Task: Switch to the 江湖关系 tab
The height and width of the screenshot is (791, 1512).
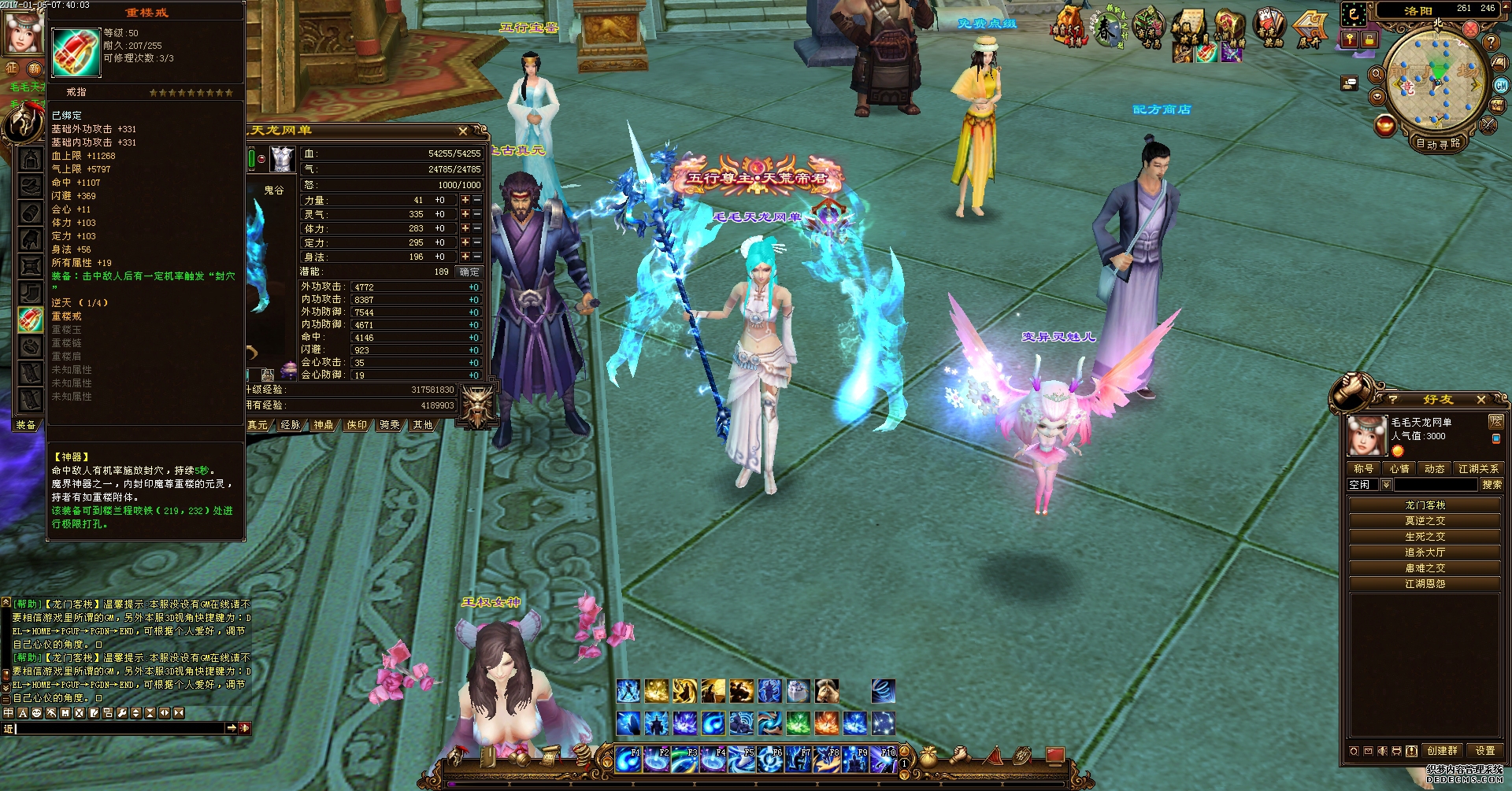Action: (1478, 468)
